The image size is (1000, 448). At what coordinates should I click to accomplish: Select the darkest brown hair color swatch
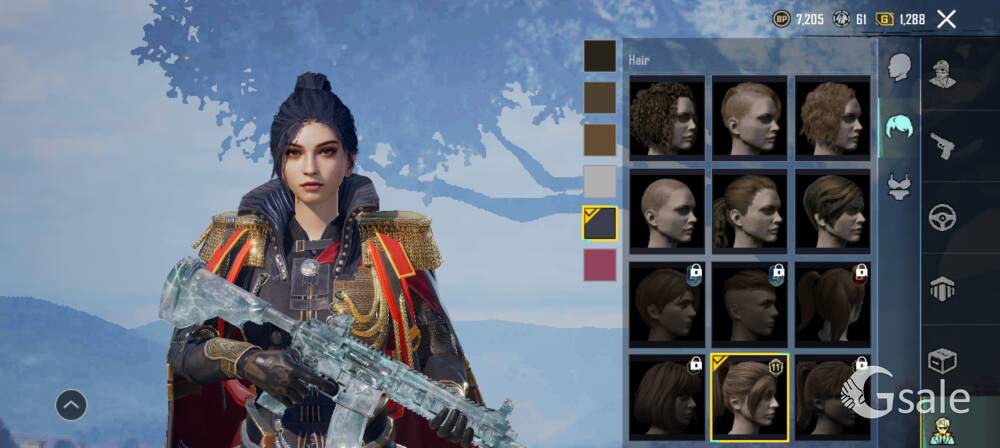[600, 56]
